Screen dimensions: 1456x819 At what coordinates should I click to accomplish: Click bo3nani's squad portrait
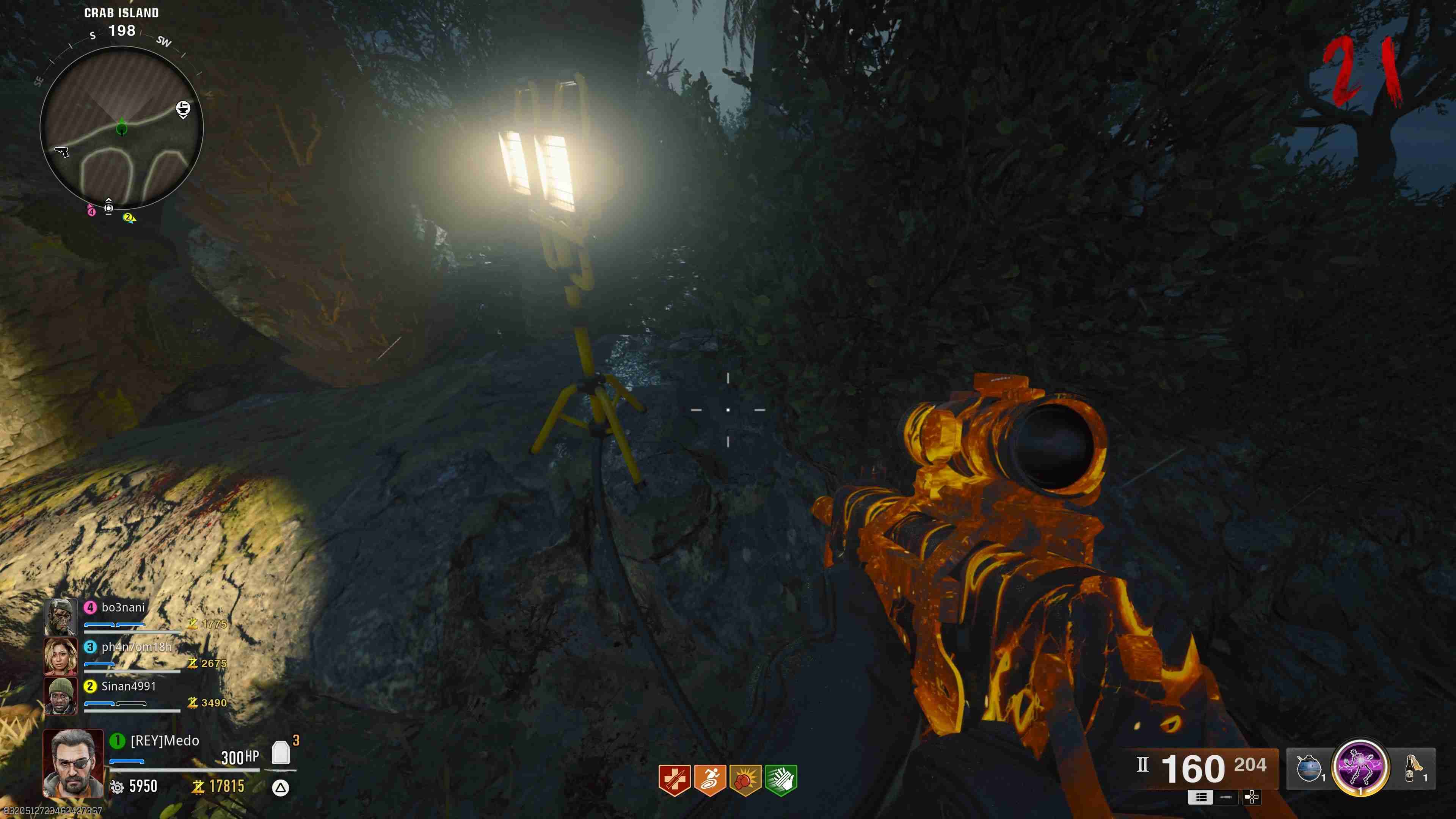(x=61, y=617)
